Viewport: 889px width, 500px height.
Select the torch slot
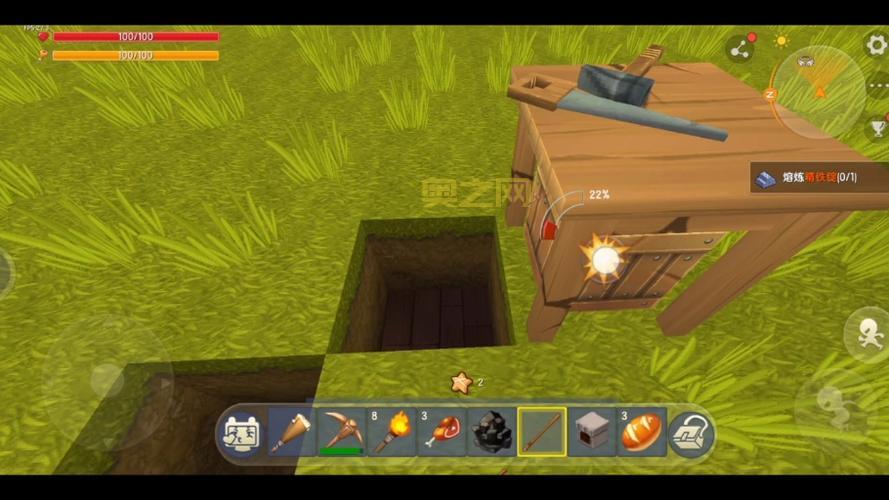pos(391,432)
